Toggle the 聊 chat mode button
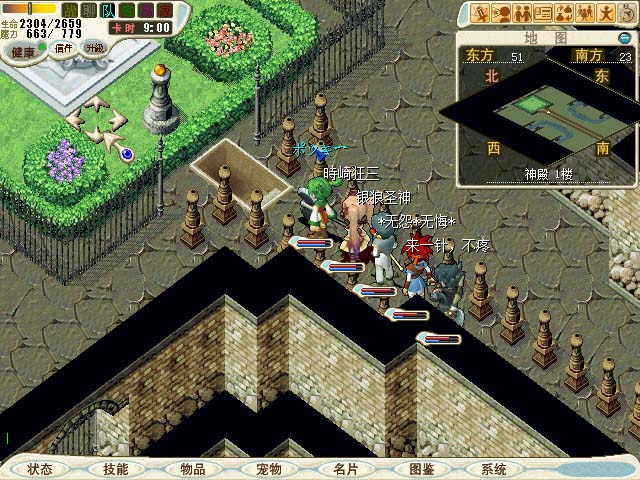Image resolution: width=640 pixels, height=480 pixels. (x=90, y=9)
